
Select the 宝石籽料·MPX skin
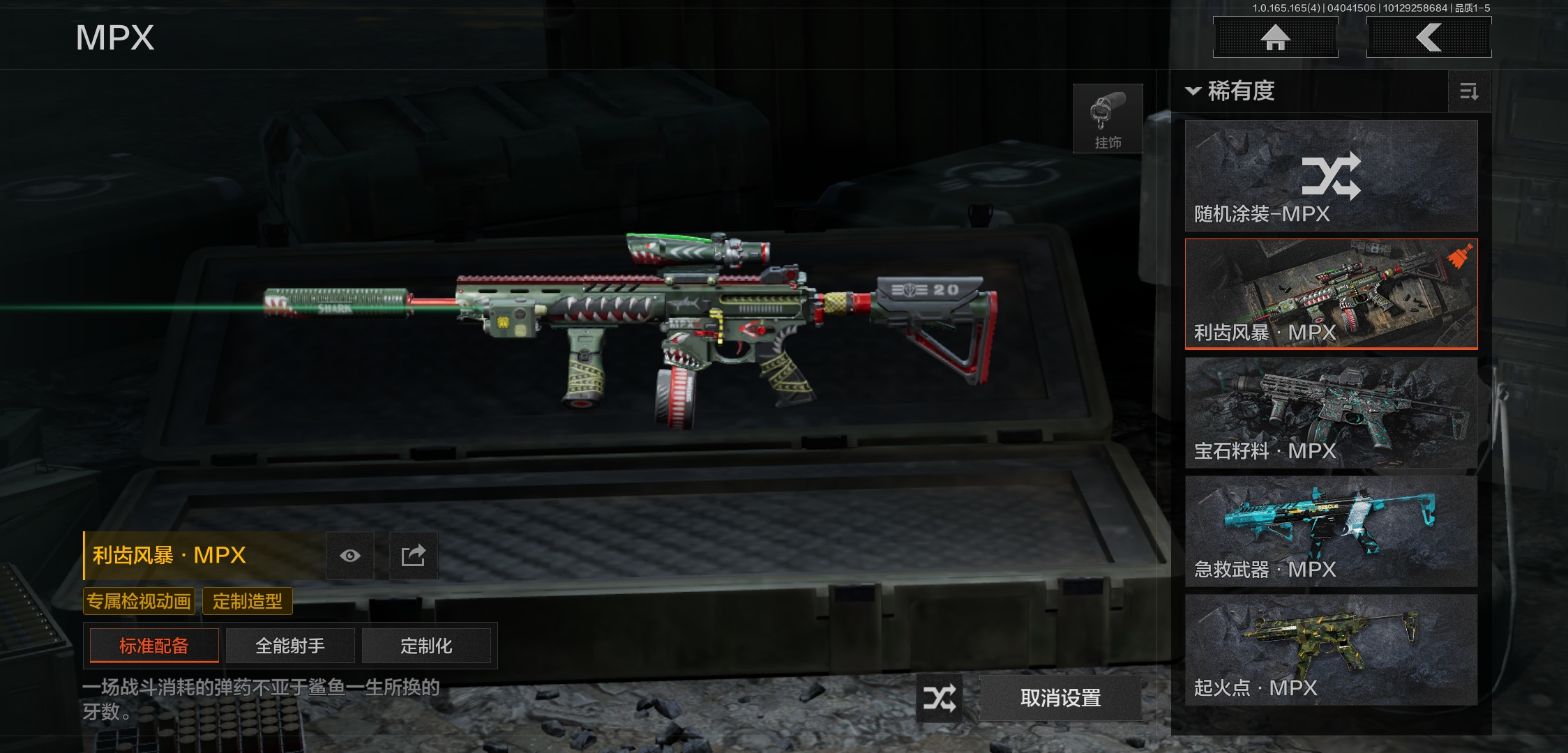1331,413
